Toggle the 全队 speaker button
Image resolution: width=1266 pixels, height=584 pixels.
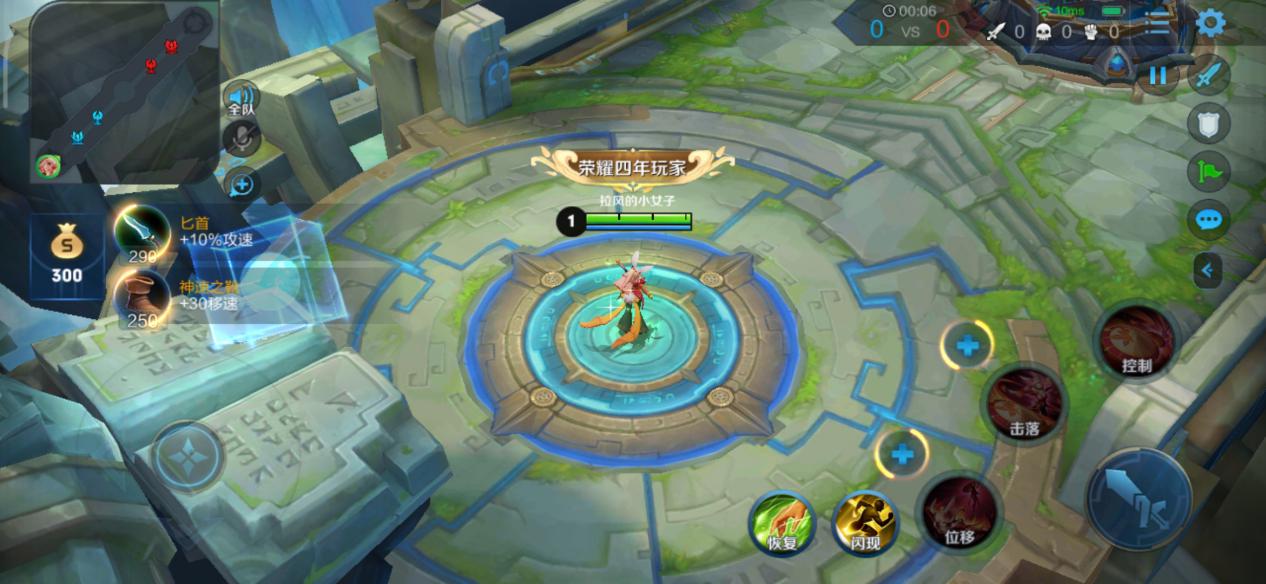click(242, 97)
